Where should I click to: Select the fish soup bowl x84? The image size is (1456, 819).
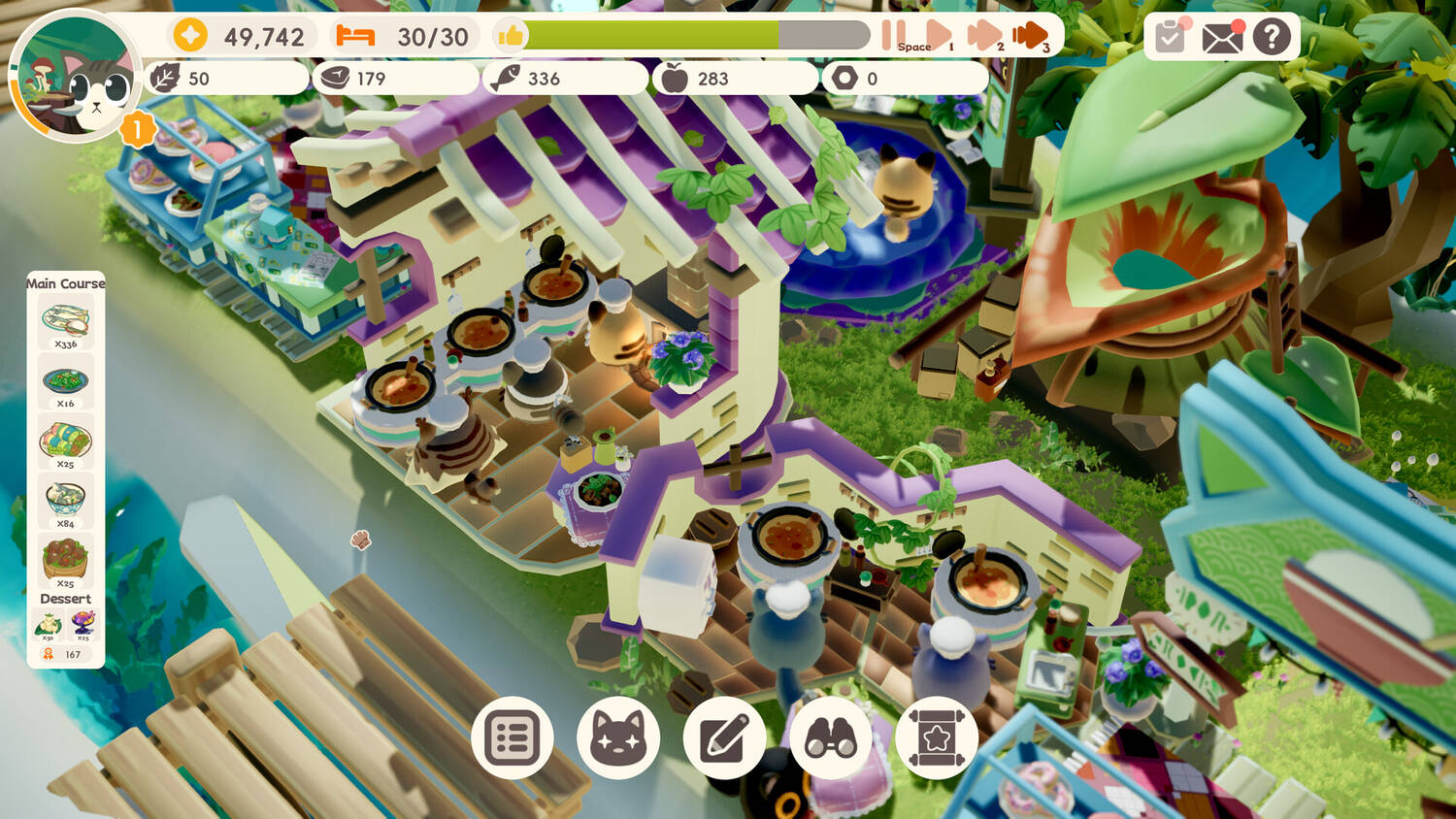pyautogui.click(x=65, y=501)
